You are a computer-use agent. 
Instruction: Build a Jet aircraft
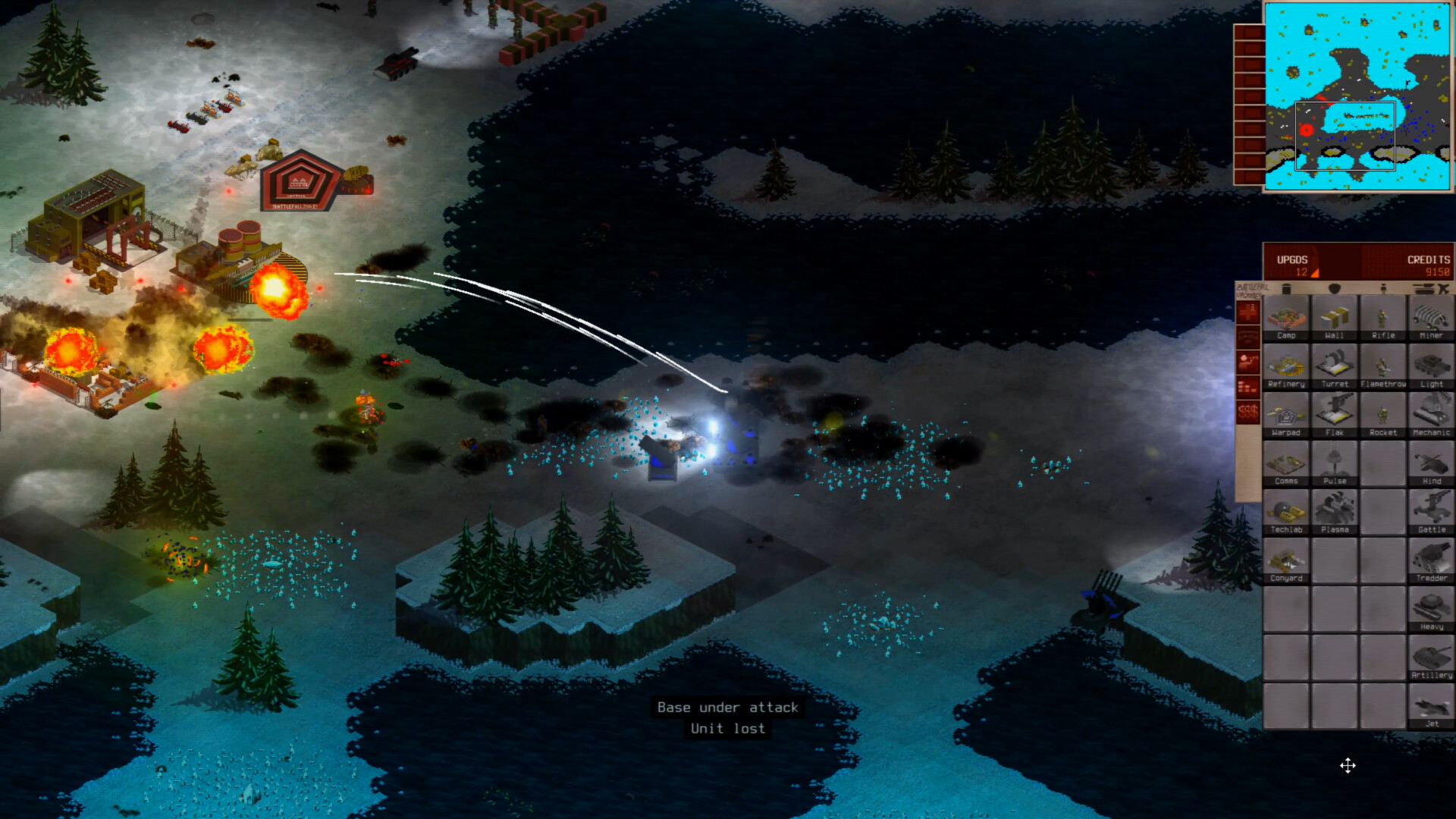pyautogui.click(x=1432, y=707)
